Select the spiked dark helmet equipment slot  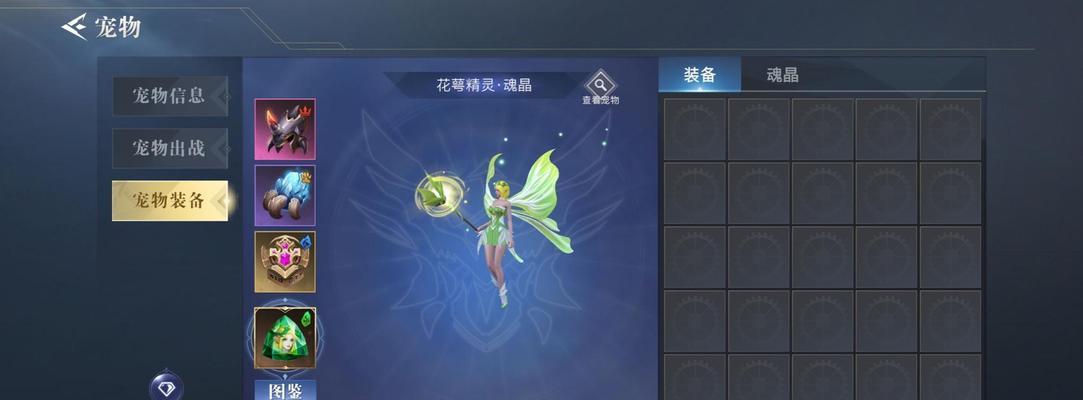click(x=285, y=129)
